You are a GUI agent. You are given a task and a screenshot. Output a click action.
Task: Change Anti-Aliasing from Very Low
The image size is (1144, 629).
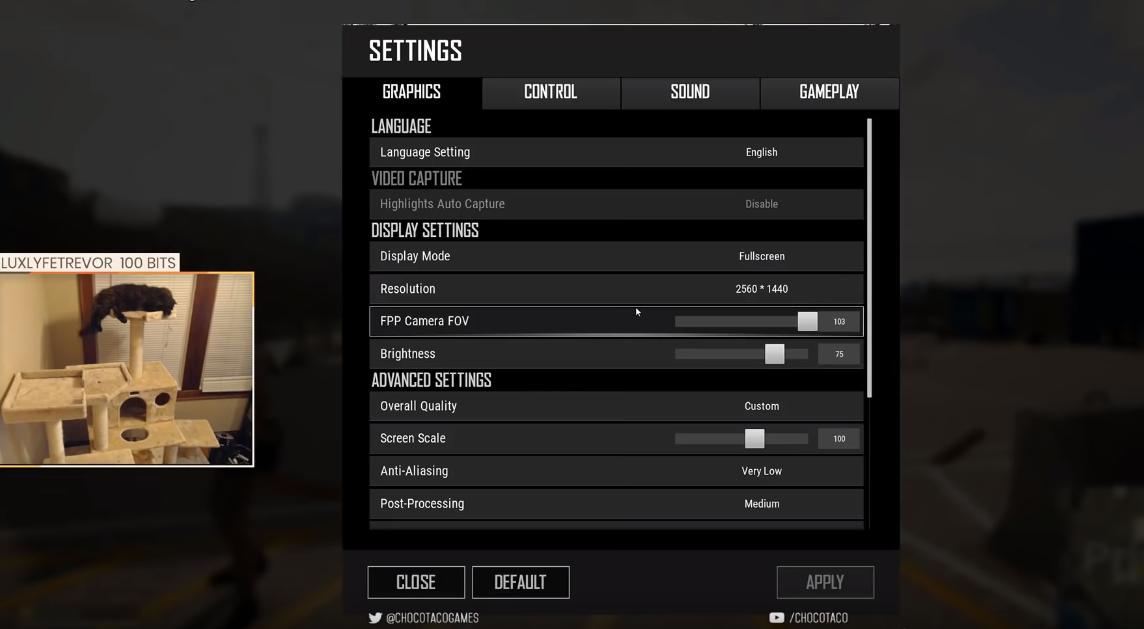(761, 471)
